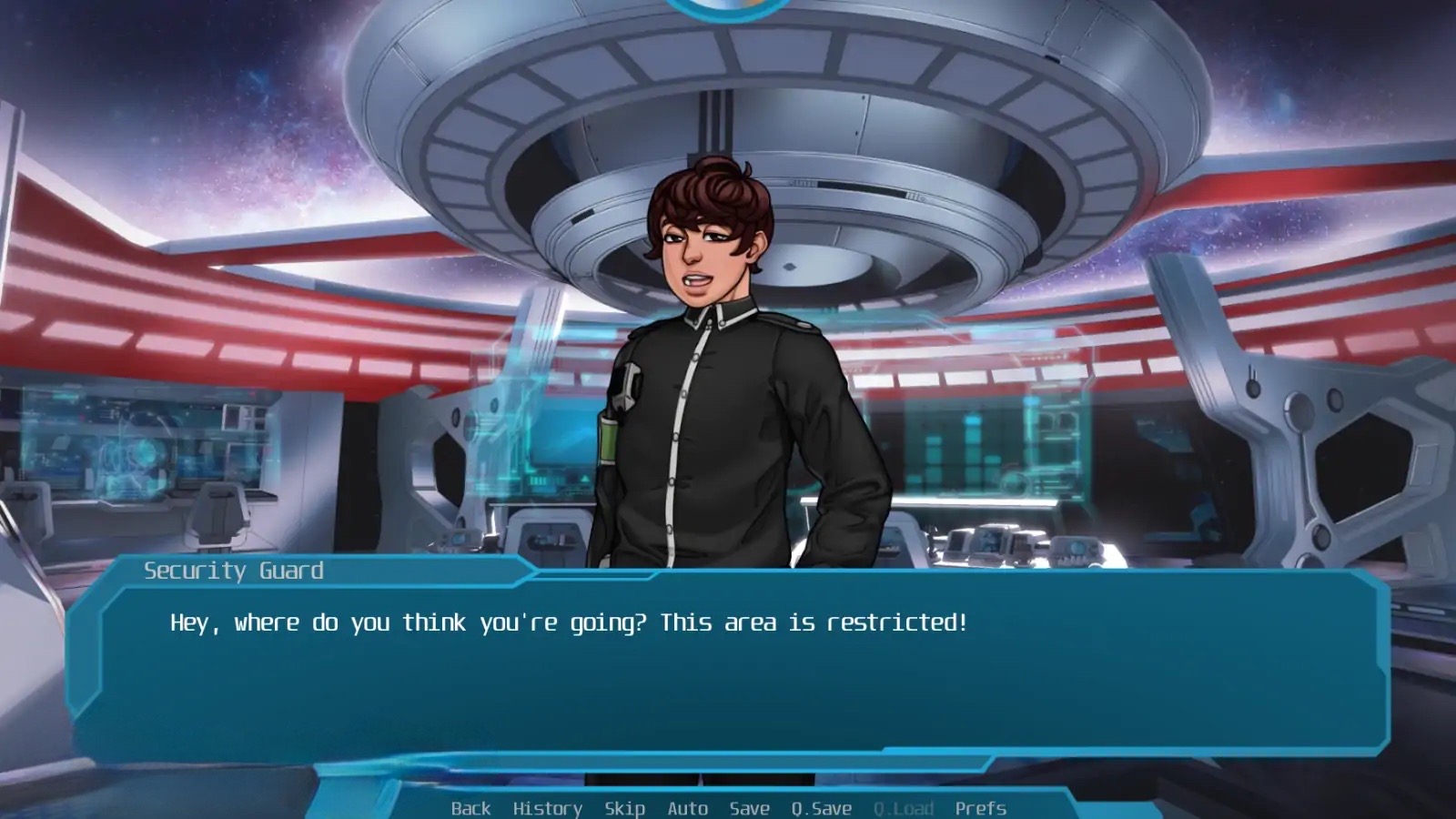Open the dialogue History log
1456x819 pixels.
click(547, 808)
